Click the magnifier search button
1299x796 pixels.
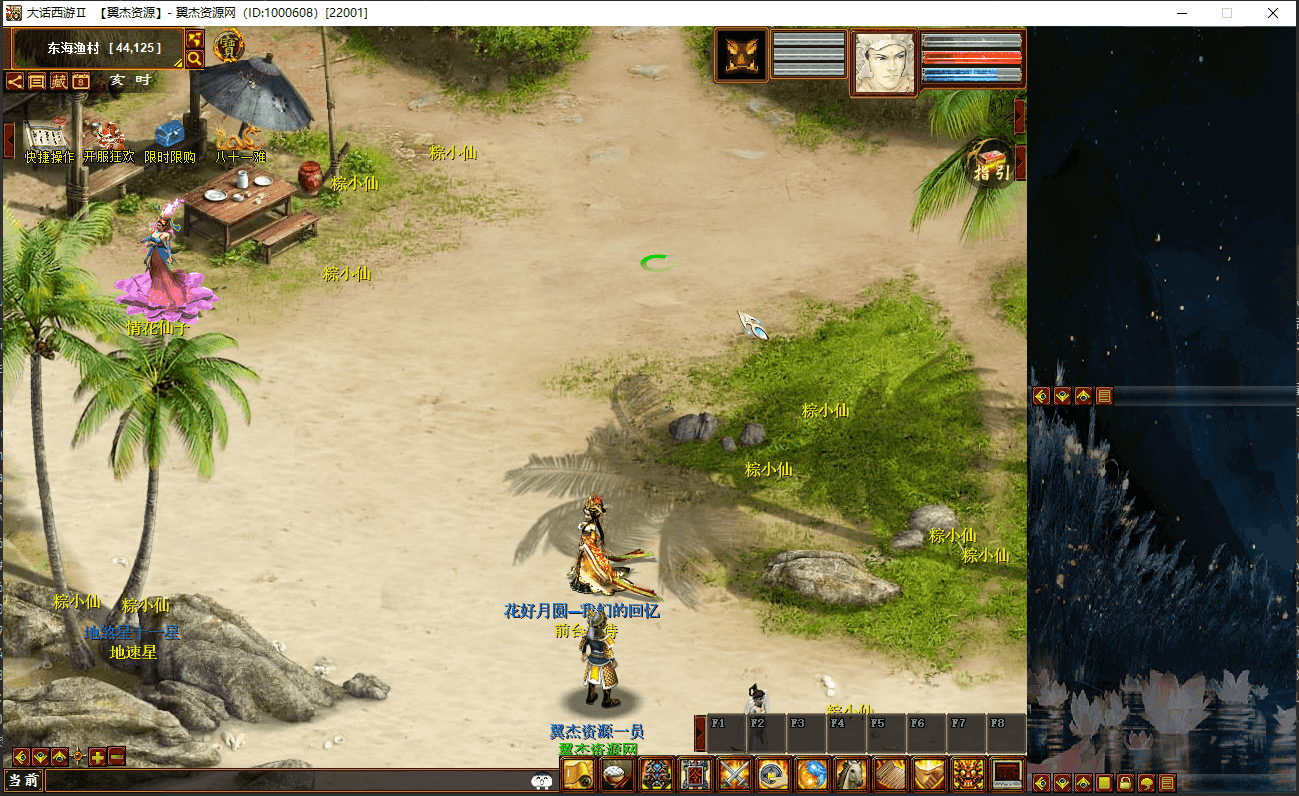pos(195,59)
